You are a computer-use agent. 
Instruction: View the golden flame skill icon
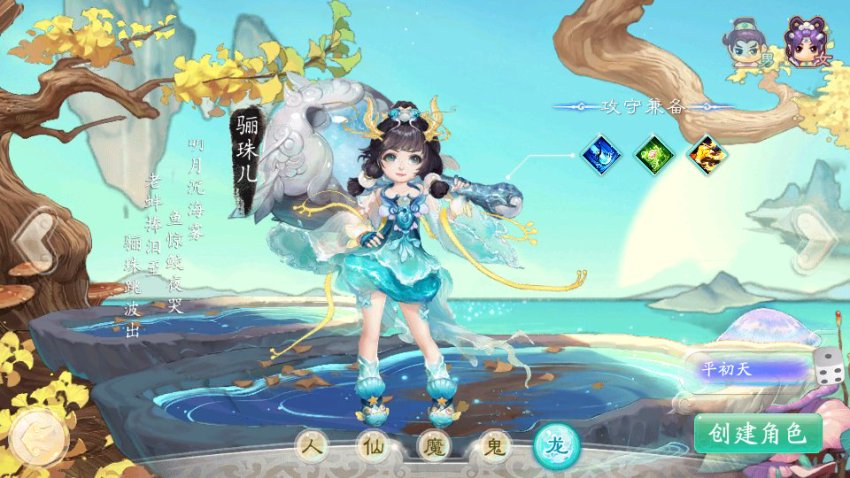(x=707, y=153)
